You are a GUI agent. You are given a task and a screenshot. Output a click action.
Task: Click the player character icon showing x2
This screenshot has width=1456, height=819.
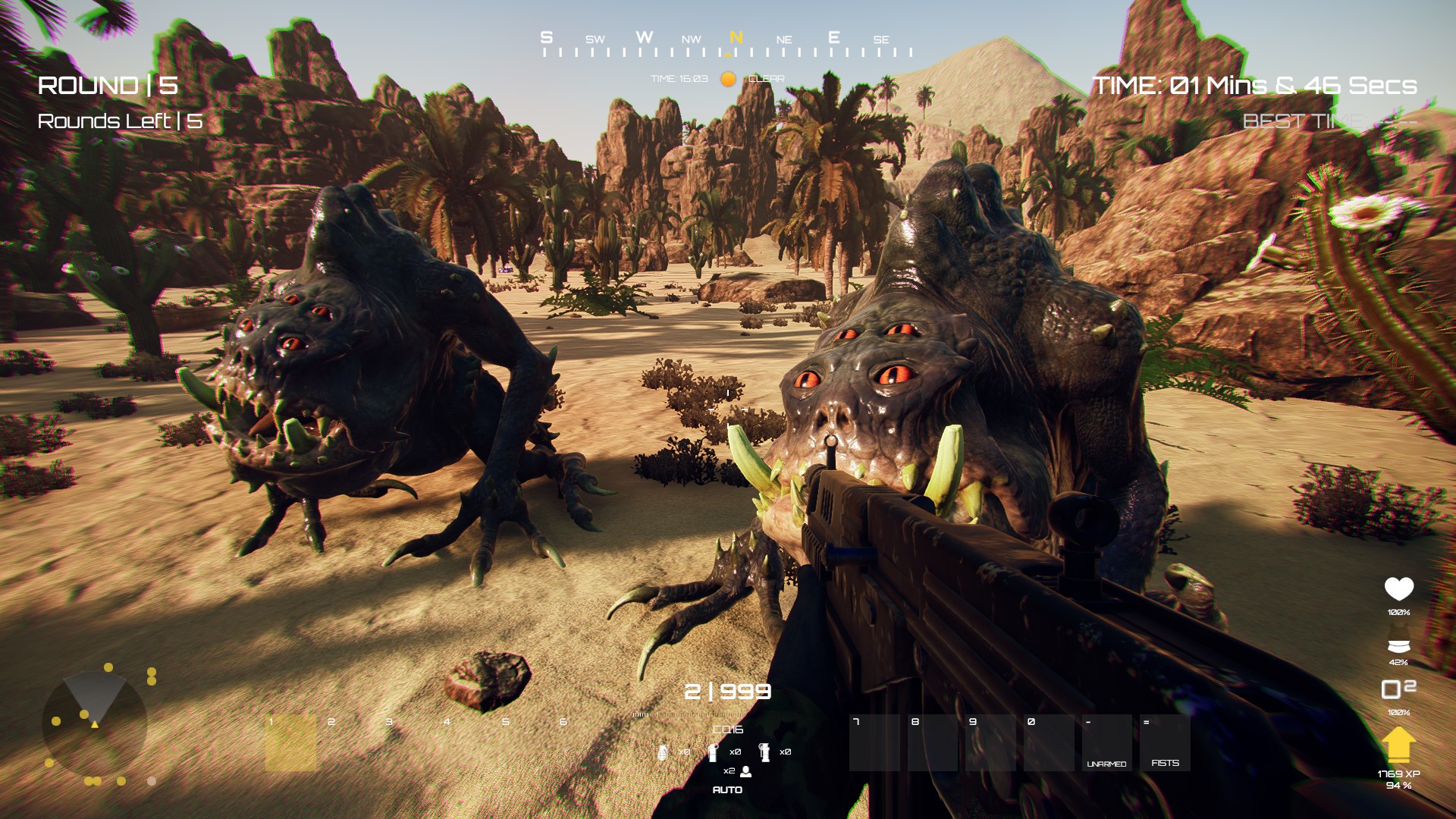point(746,772)
